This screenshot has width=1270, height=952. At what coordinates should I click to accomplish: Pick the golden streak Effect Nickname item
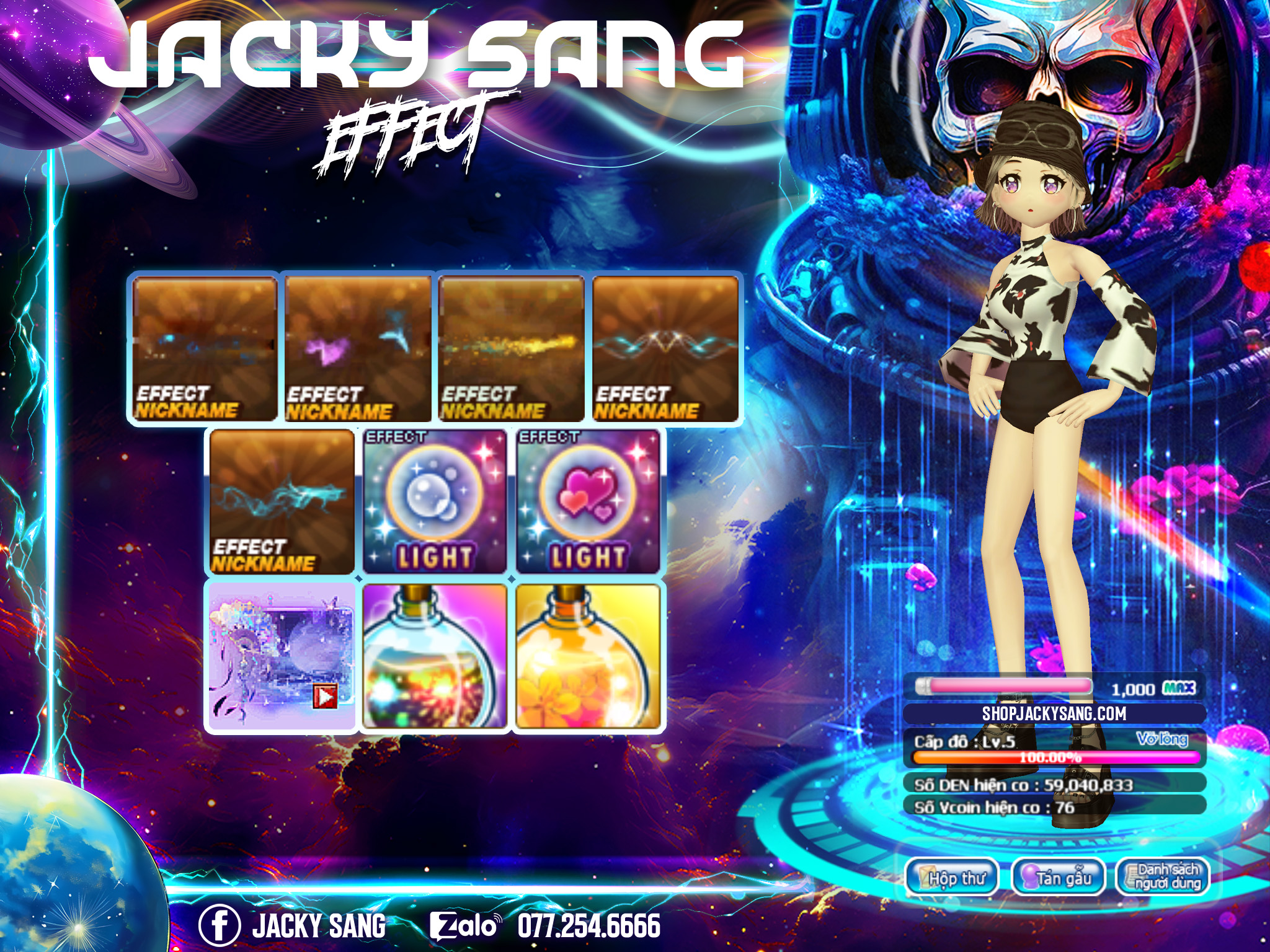[x=511, y=349]
